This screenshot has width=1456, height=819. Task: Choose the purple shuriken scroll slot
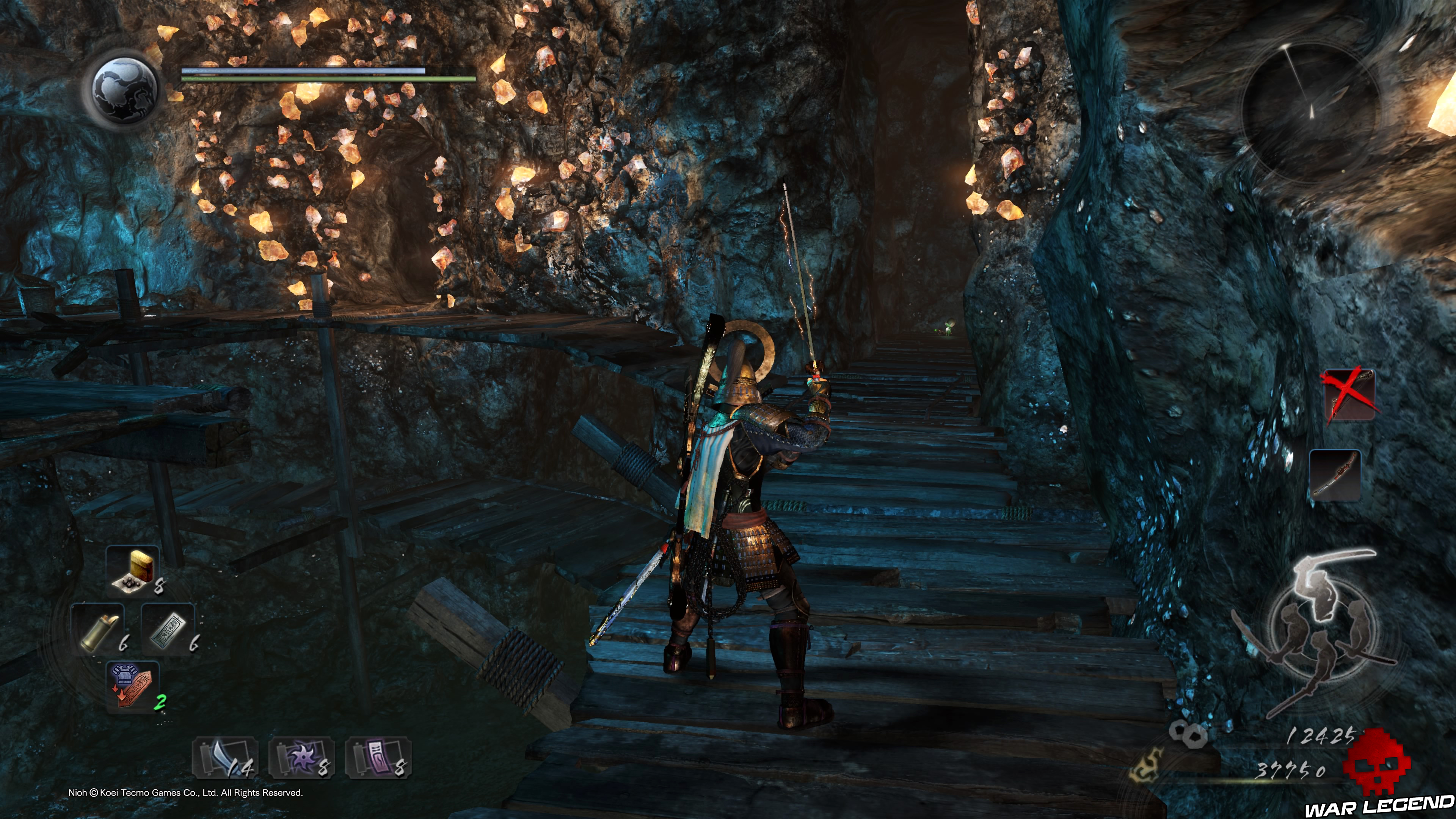click(302, 758)
